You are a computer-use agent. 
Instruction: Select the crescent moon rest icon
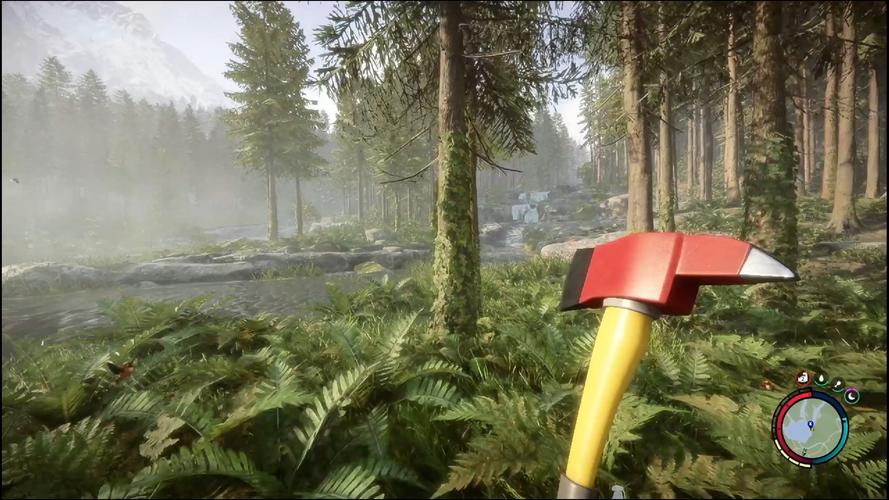[852, 396]
